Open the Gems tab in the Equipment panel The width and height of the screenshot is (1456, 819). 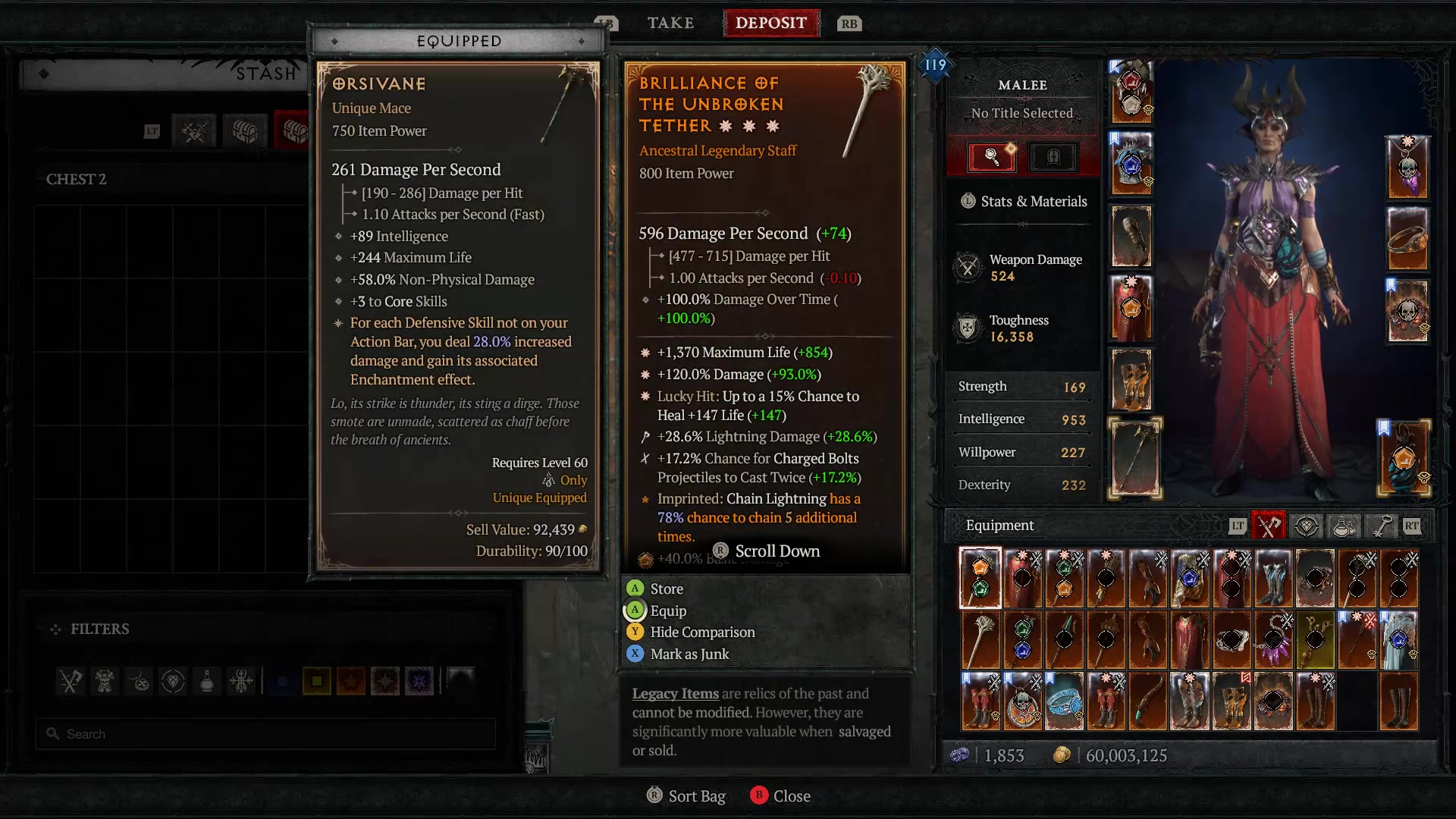(x=1307, y=526)
